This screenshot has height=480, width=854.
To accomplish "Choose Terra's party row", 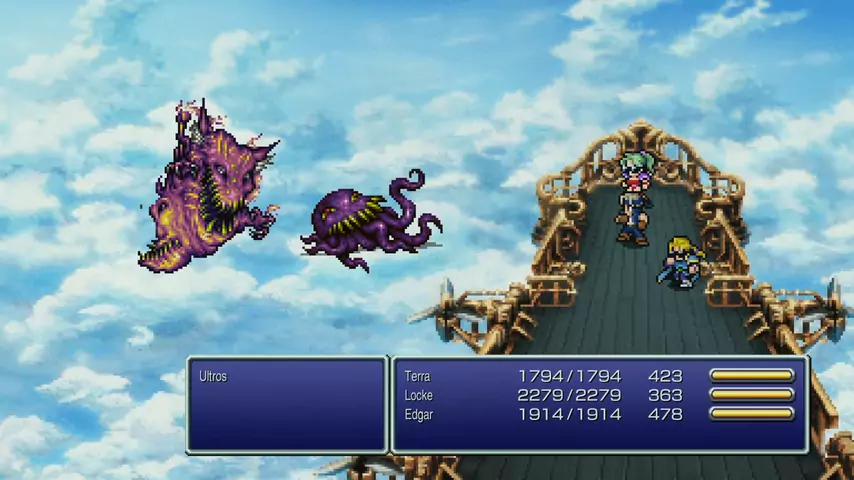I will tap(417, 377).
